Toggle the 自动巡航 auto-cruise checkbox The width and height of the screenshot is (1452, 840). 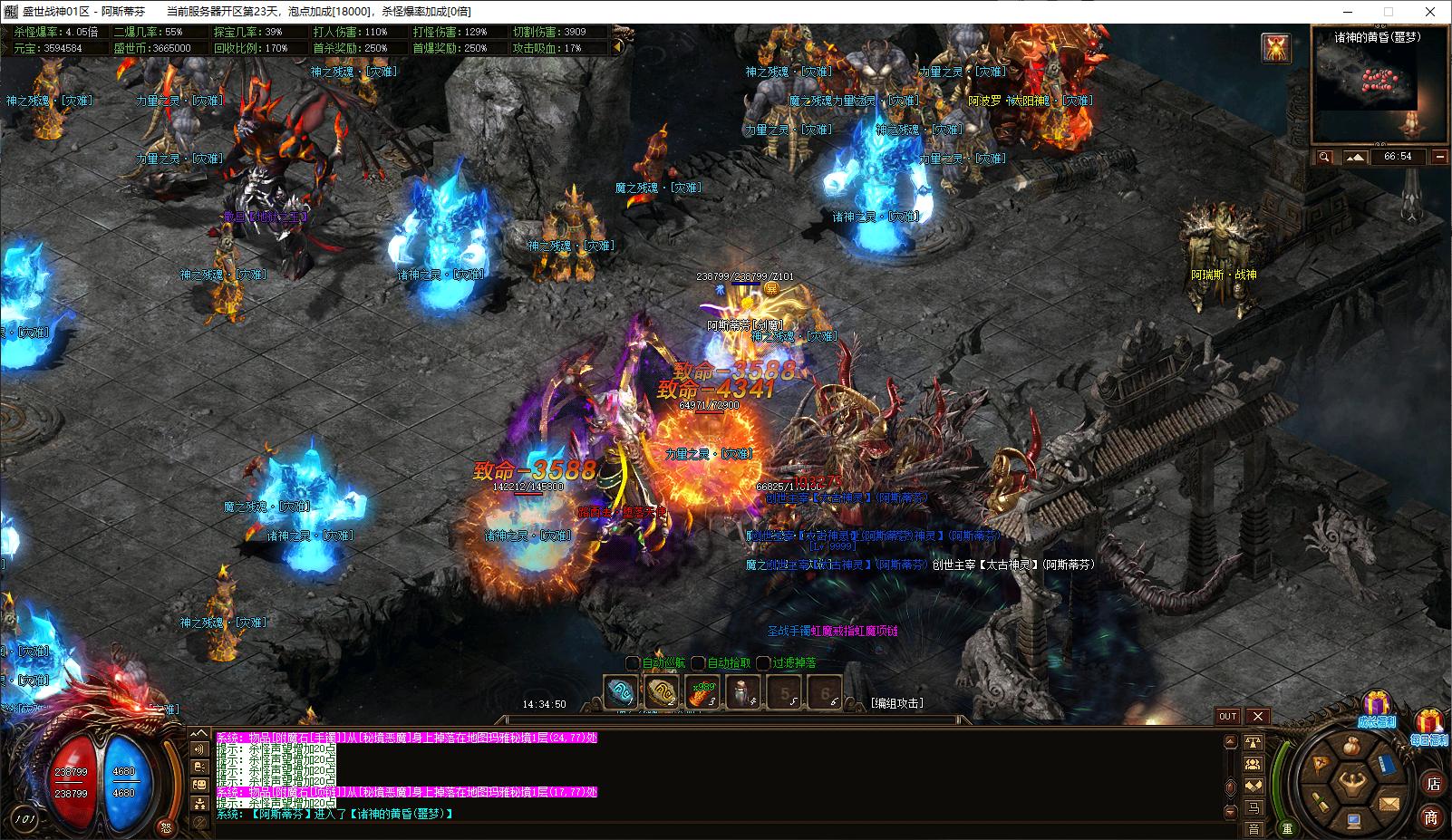(634, 663)
